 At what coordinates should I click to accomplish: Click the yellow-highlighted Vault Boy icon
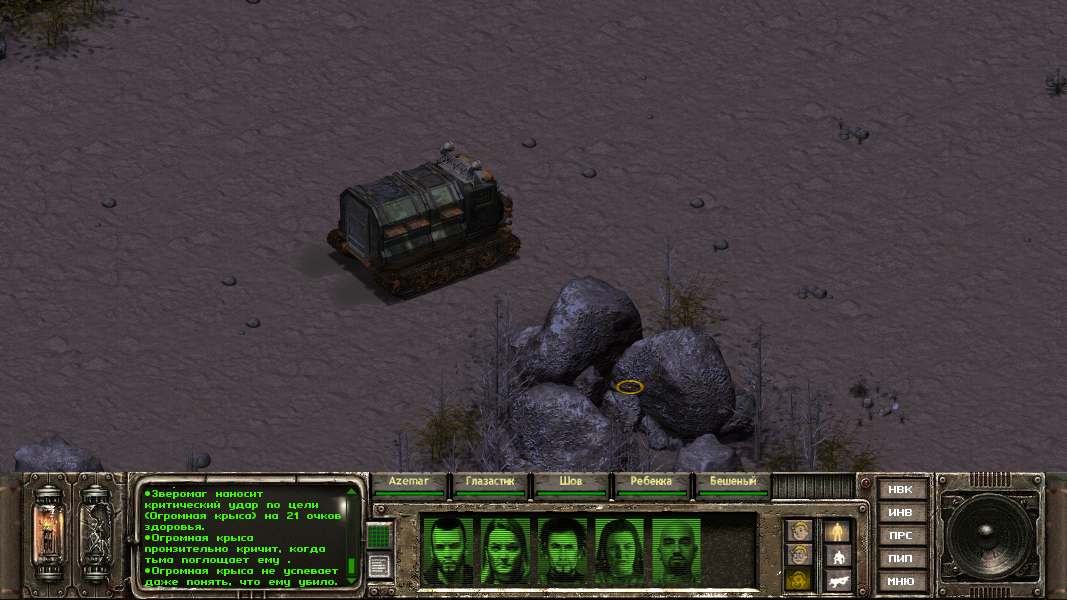(x=797, y=580)
